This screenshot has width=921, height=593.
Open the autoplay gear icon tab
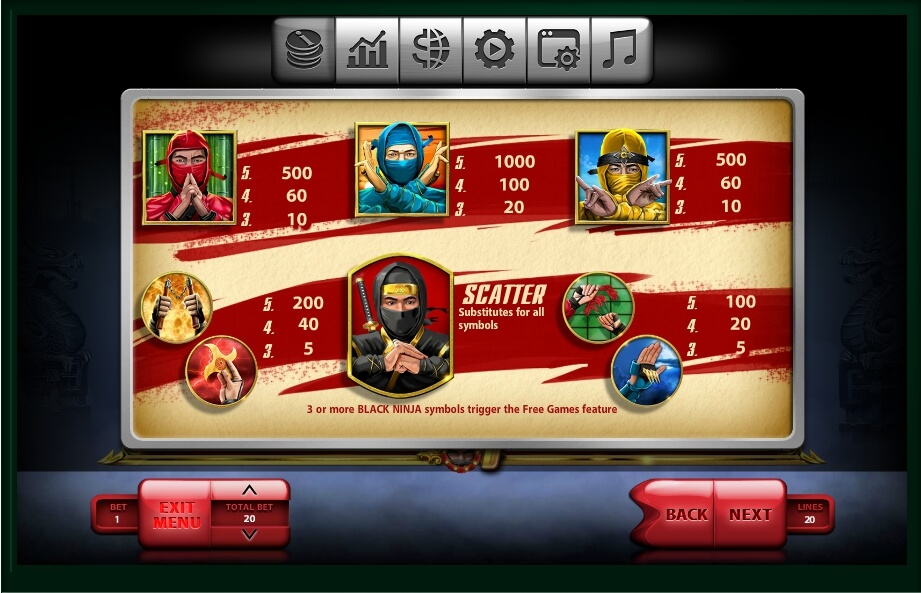(494, 50)
